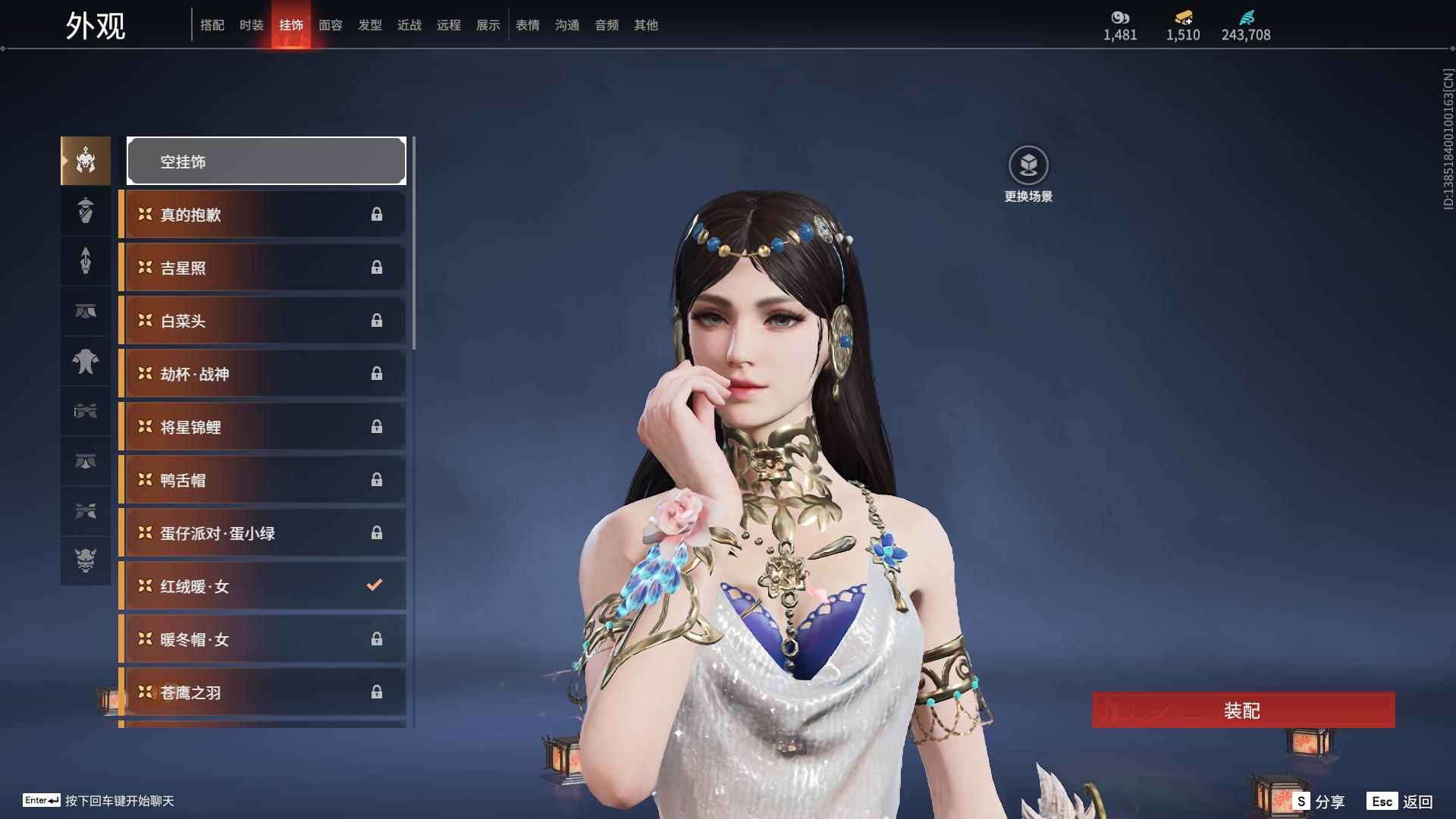Open the 更换场景 scene changer
1456x819 pixels.
point(1028,174)
